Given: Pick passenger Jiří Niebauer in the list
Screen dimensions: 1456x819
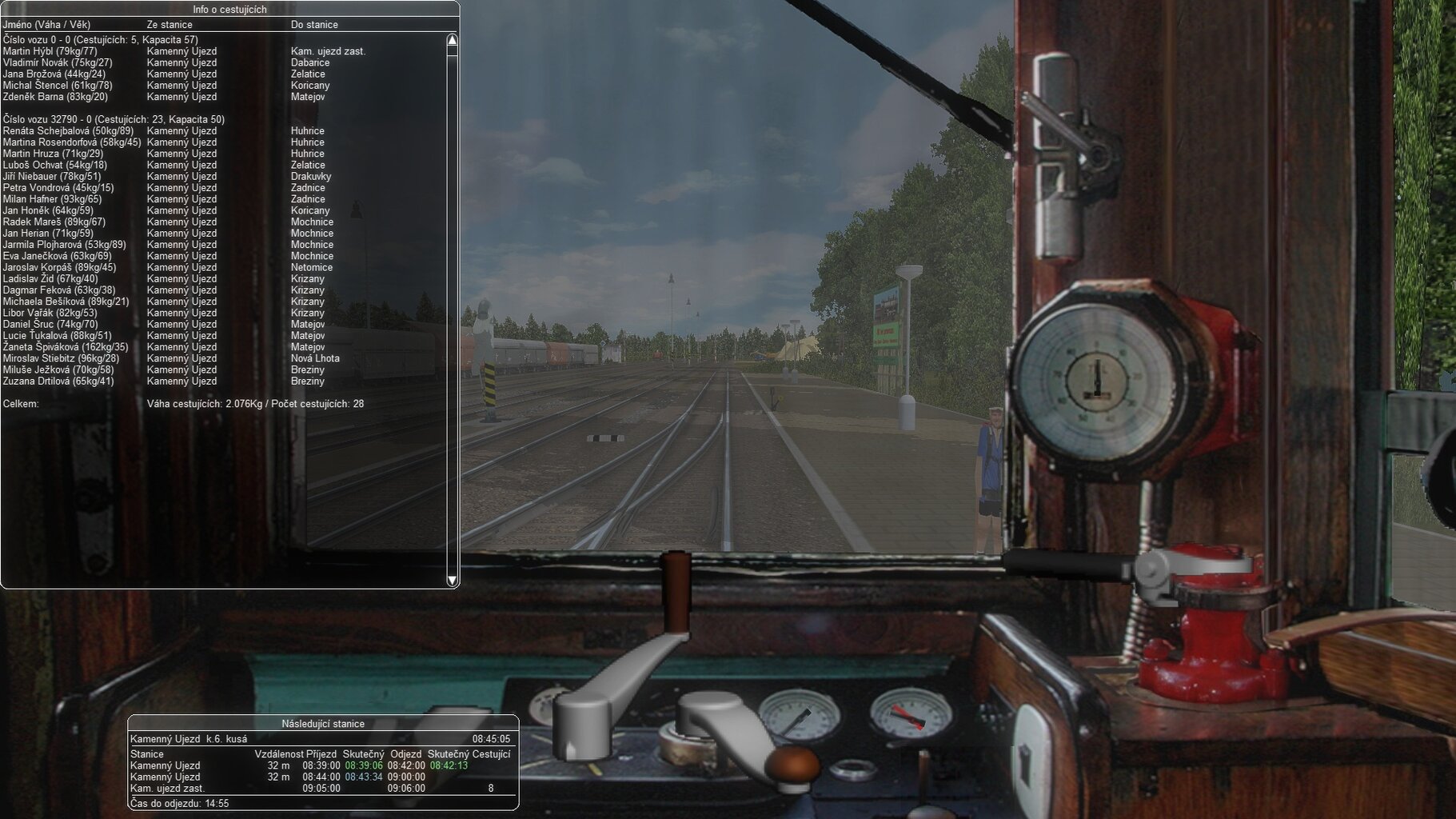Looking at the screenshot, I should [x=52, y=177].
